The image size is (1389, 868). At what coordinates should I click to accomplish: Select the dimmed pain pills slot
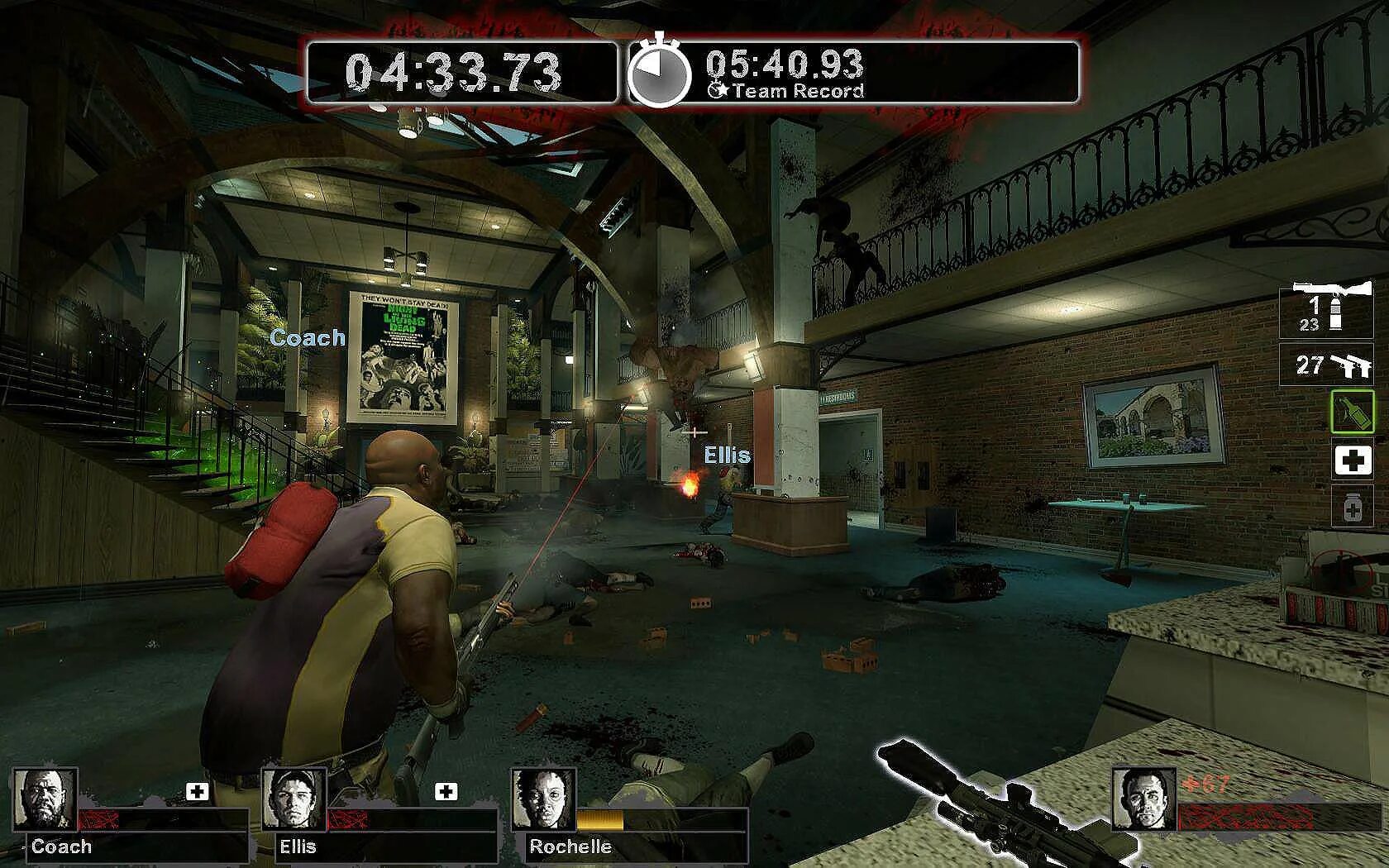pyautogui.click(x=1352, y=508)
